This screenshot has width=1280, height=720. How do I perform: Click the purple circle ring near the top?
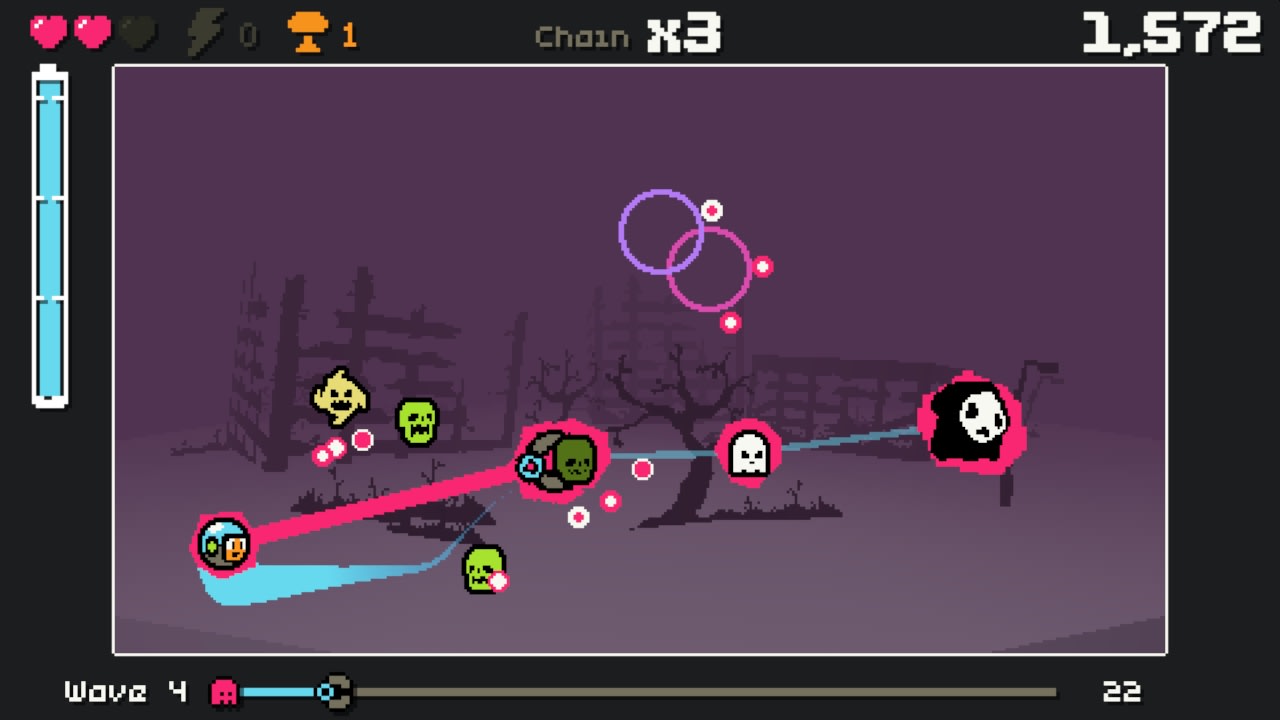662,232
